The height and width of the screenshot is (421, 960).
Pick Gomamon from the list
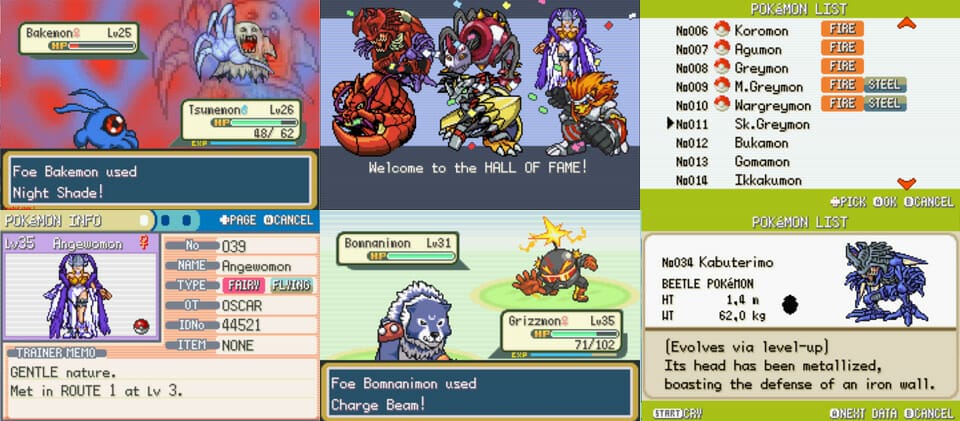point(760,161)
